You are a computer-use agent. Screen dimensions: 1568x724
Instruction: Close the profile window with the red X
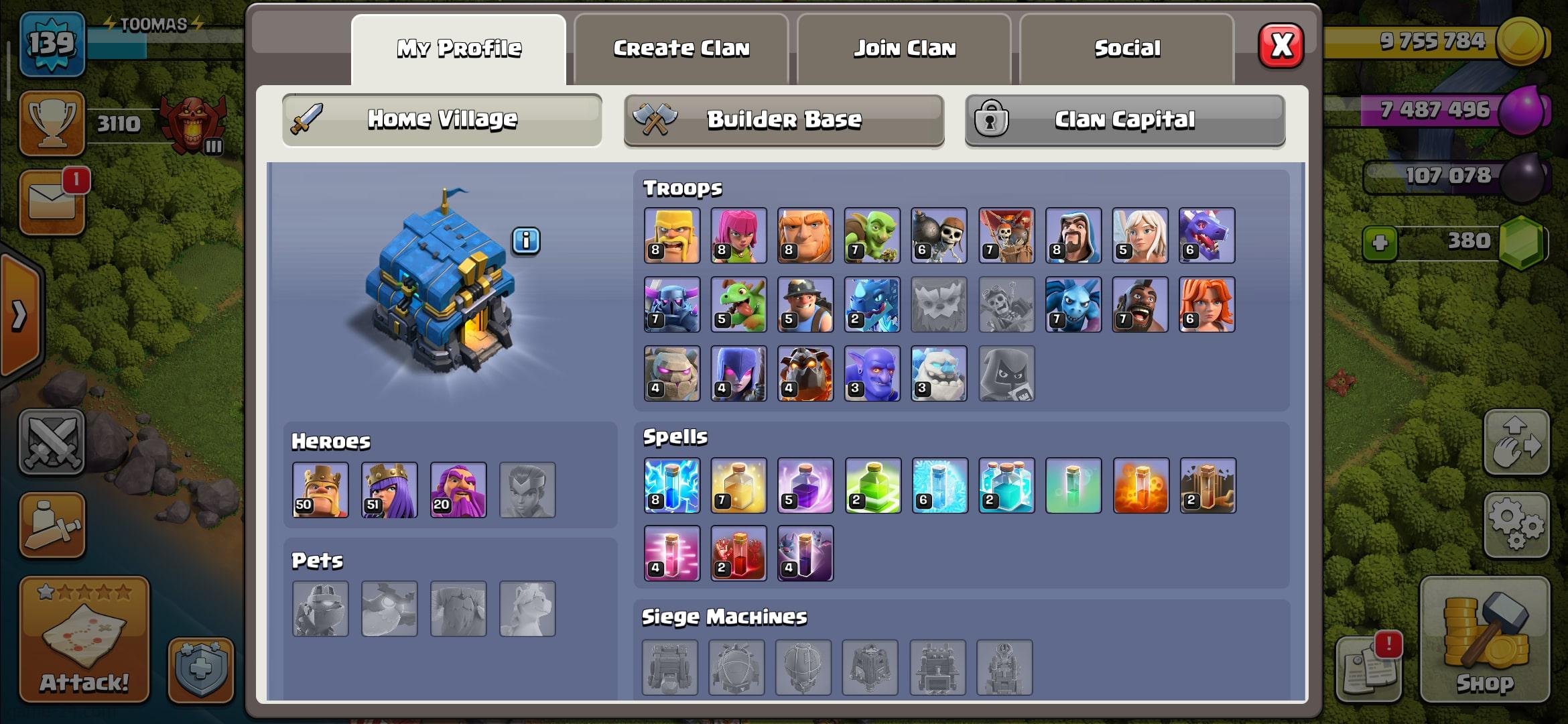click(1281, 46)
